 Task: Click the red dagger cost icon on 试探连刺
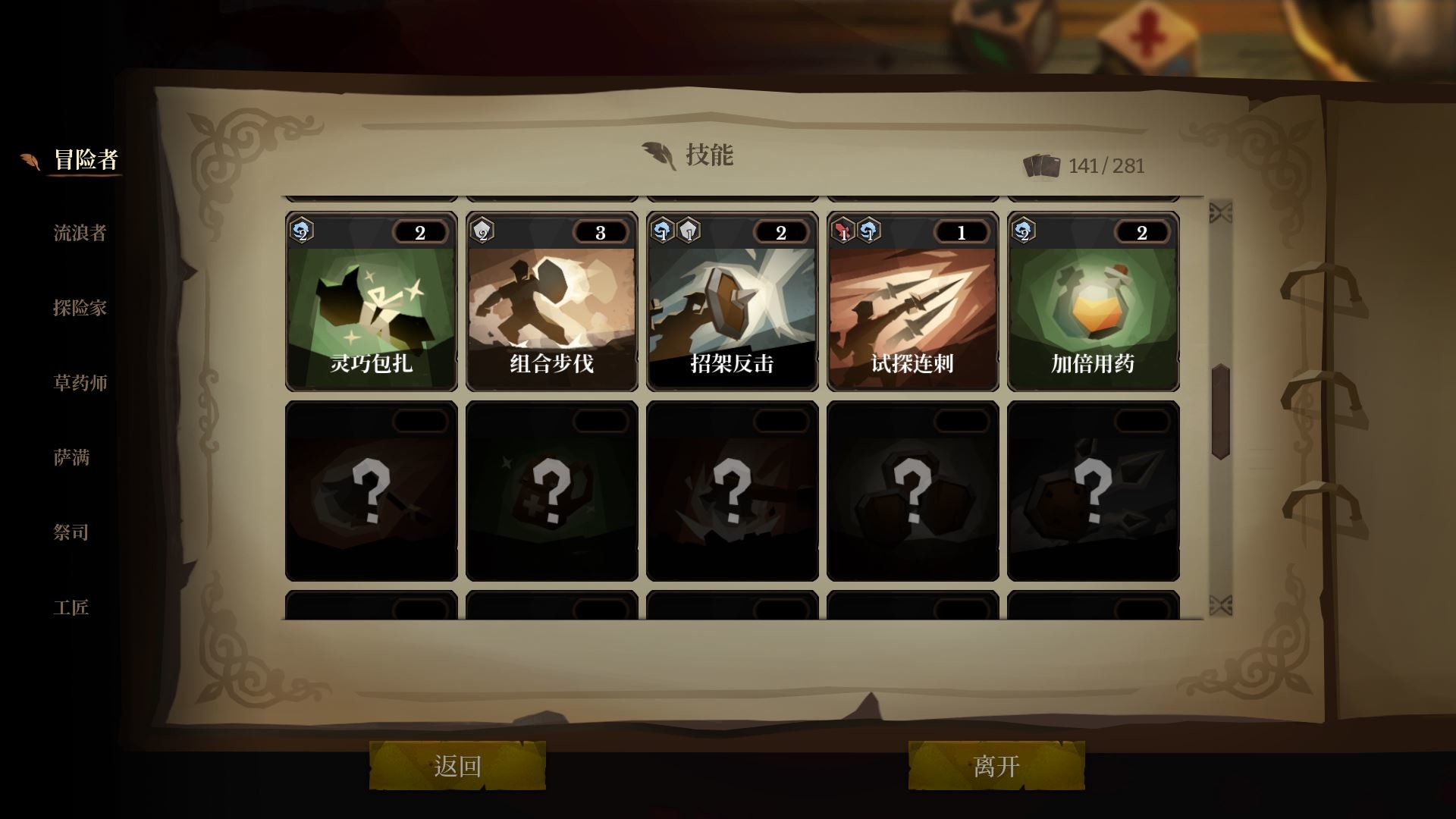click(842, 233)
